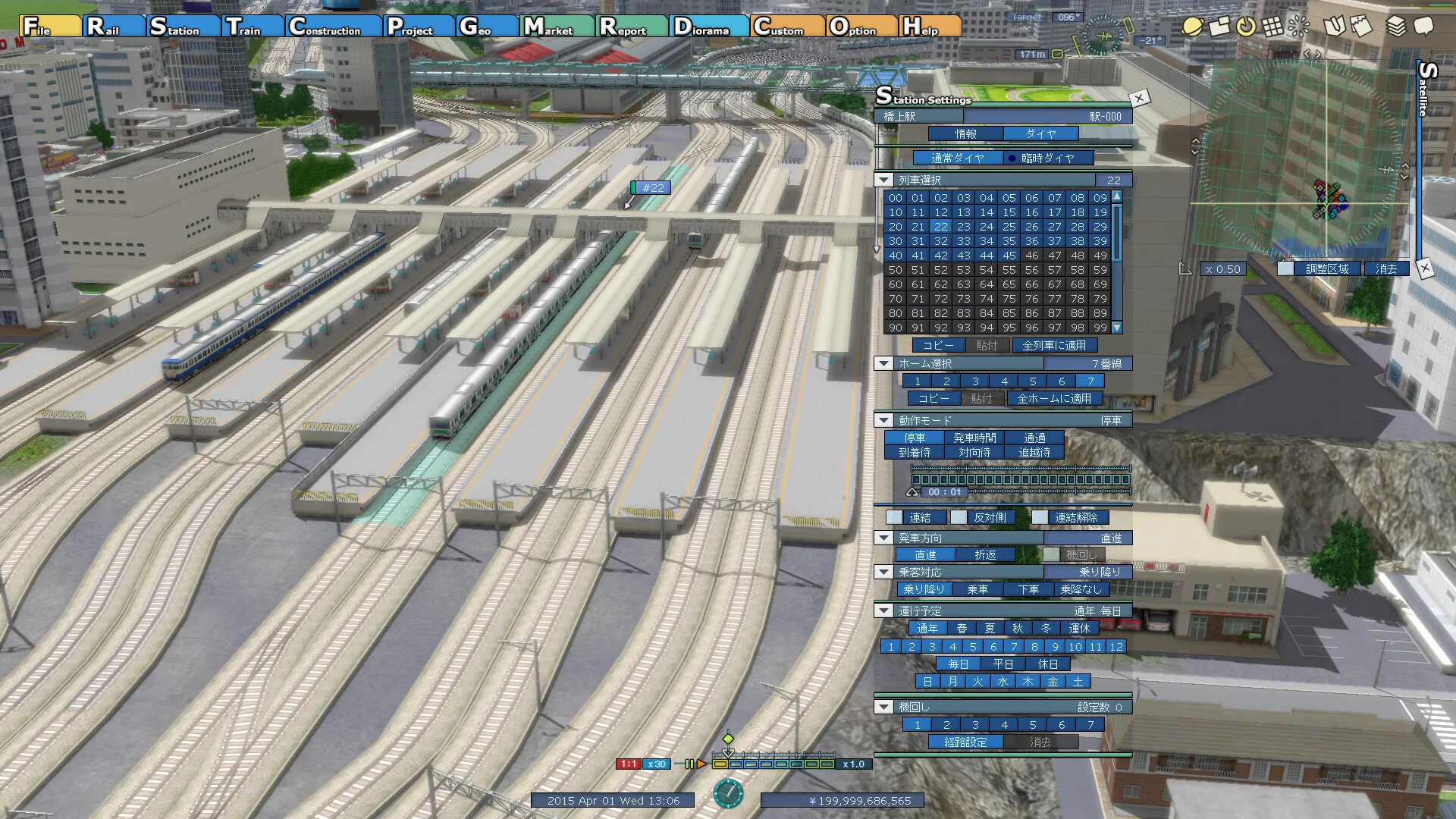This screenshot has width=1456, height=819.
Task: Open the Rail menu
Action: tap(114, 27)
